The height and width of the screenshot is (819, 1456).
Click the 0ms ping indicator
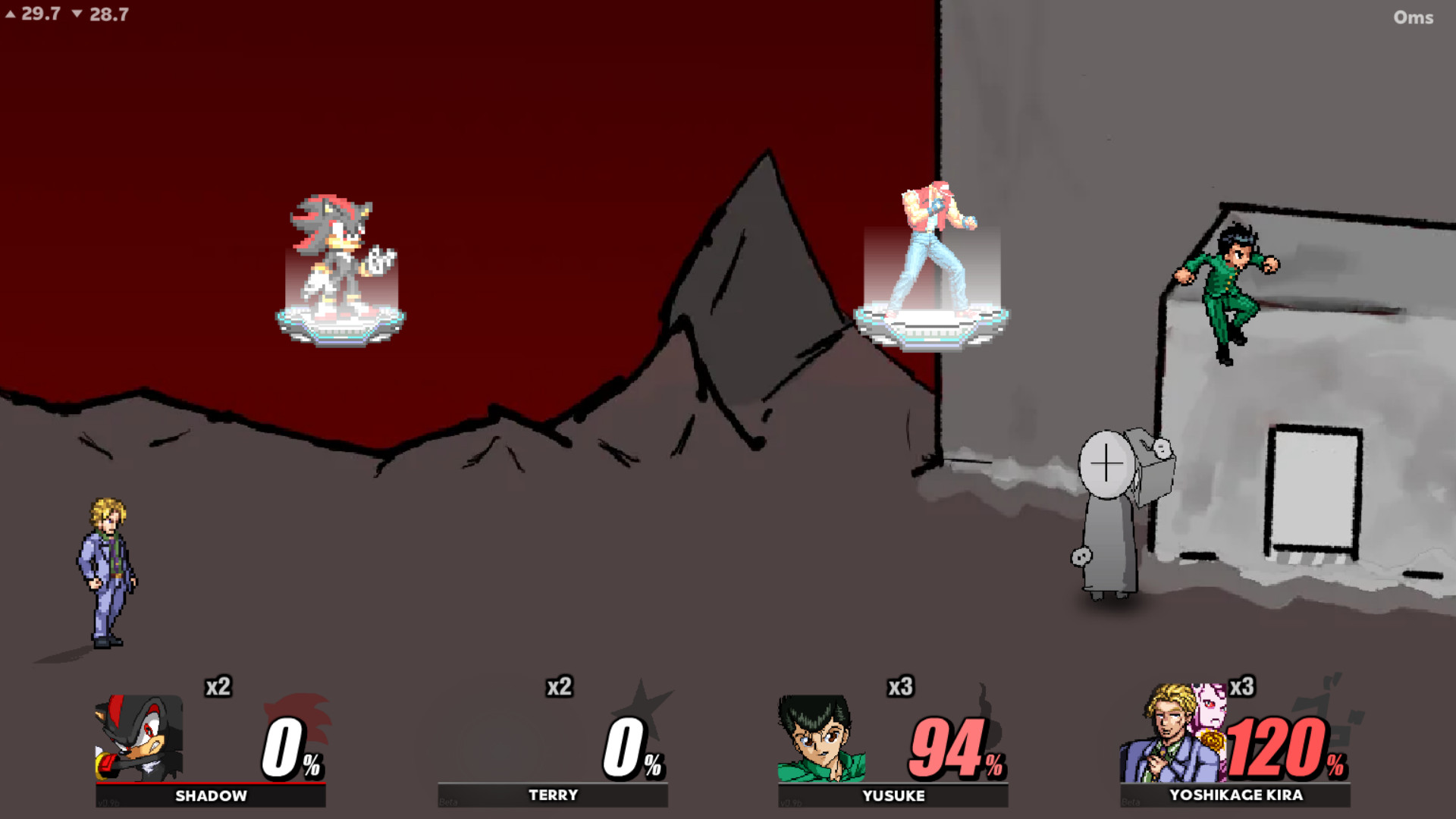click(x=1414, y=17)
